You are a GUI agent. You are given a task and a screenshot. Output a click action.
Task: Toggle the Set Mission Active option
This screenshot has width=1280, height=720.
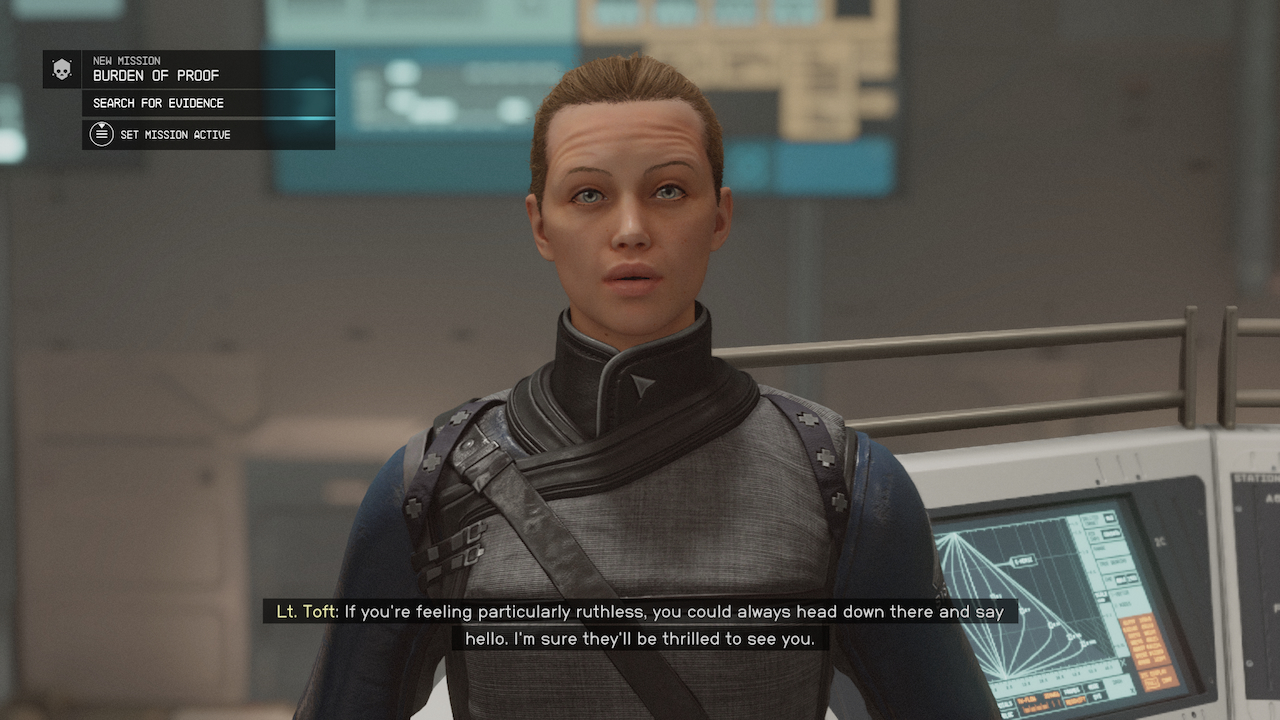(x=175, y=134)
